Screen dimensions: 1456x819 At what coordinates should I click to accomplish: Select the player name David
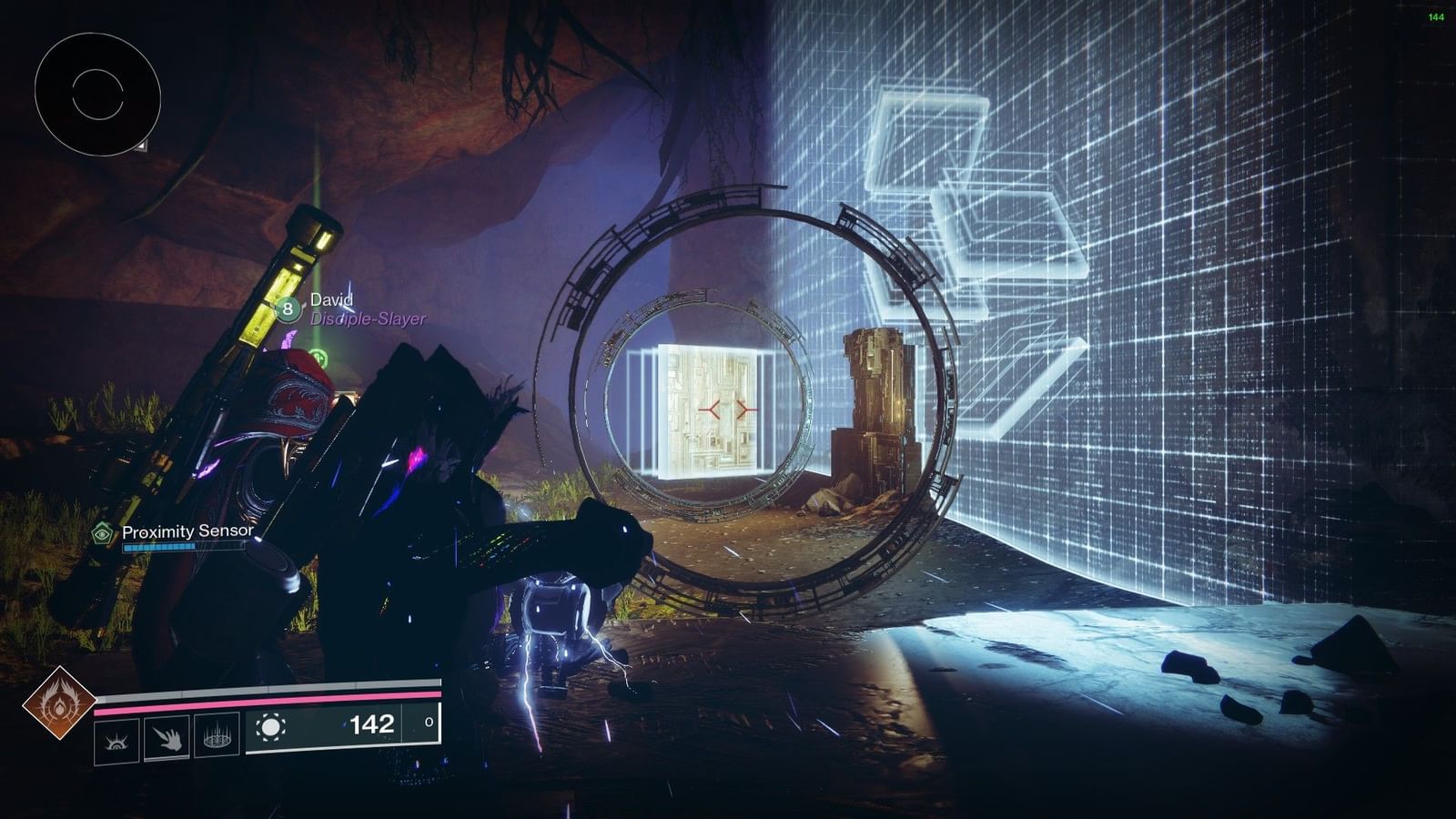331,298
